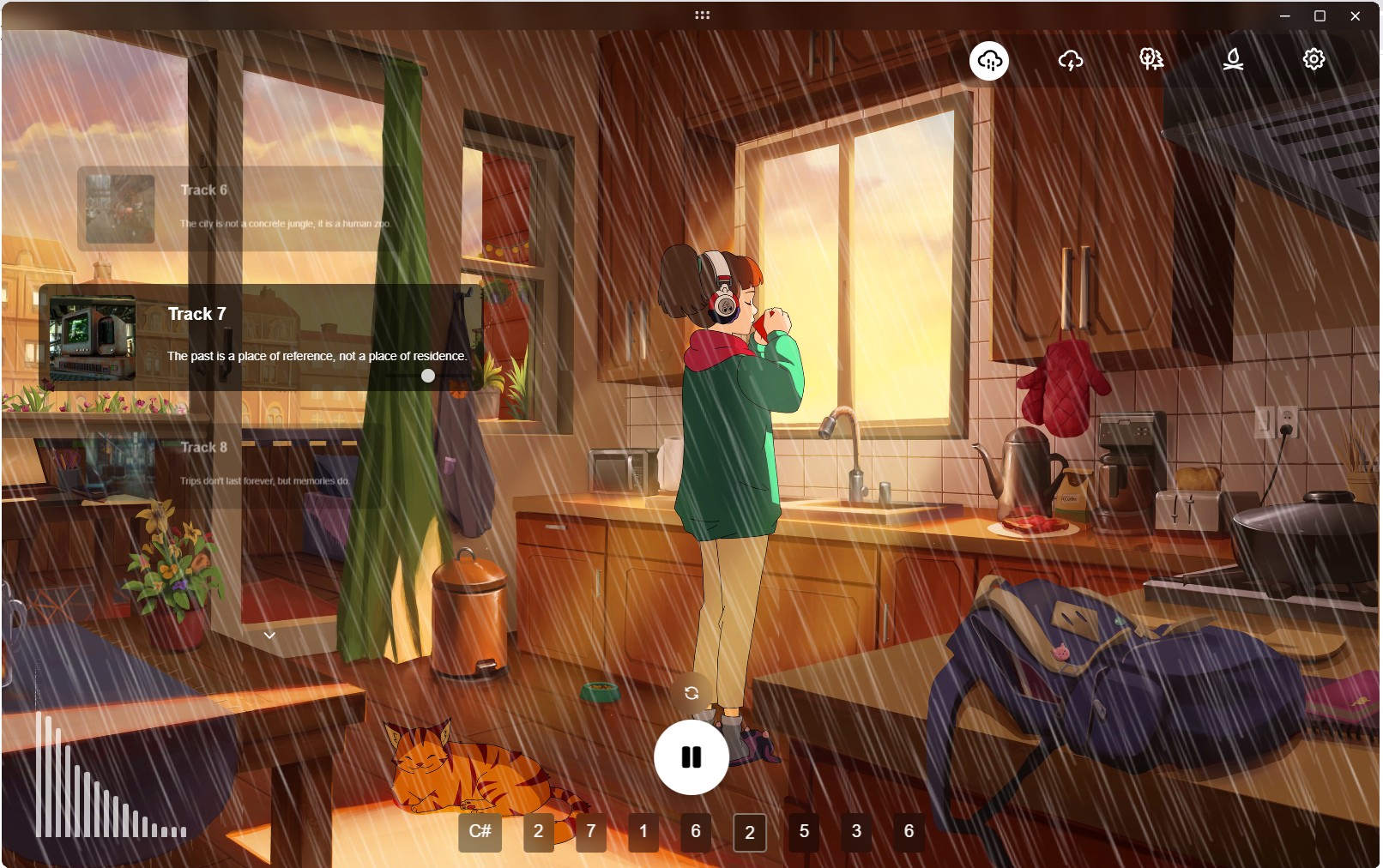Choose the chord button labeled 7

[x=591, y=832]
